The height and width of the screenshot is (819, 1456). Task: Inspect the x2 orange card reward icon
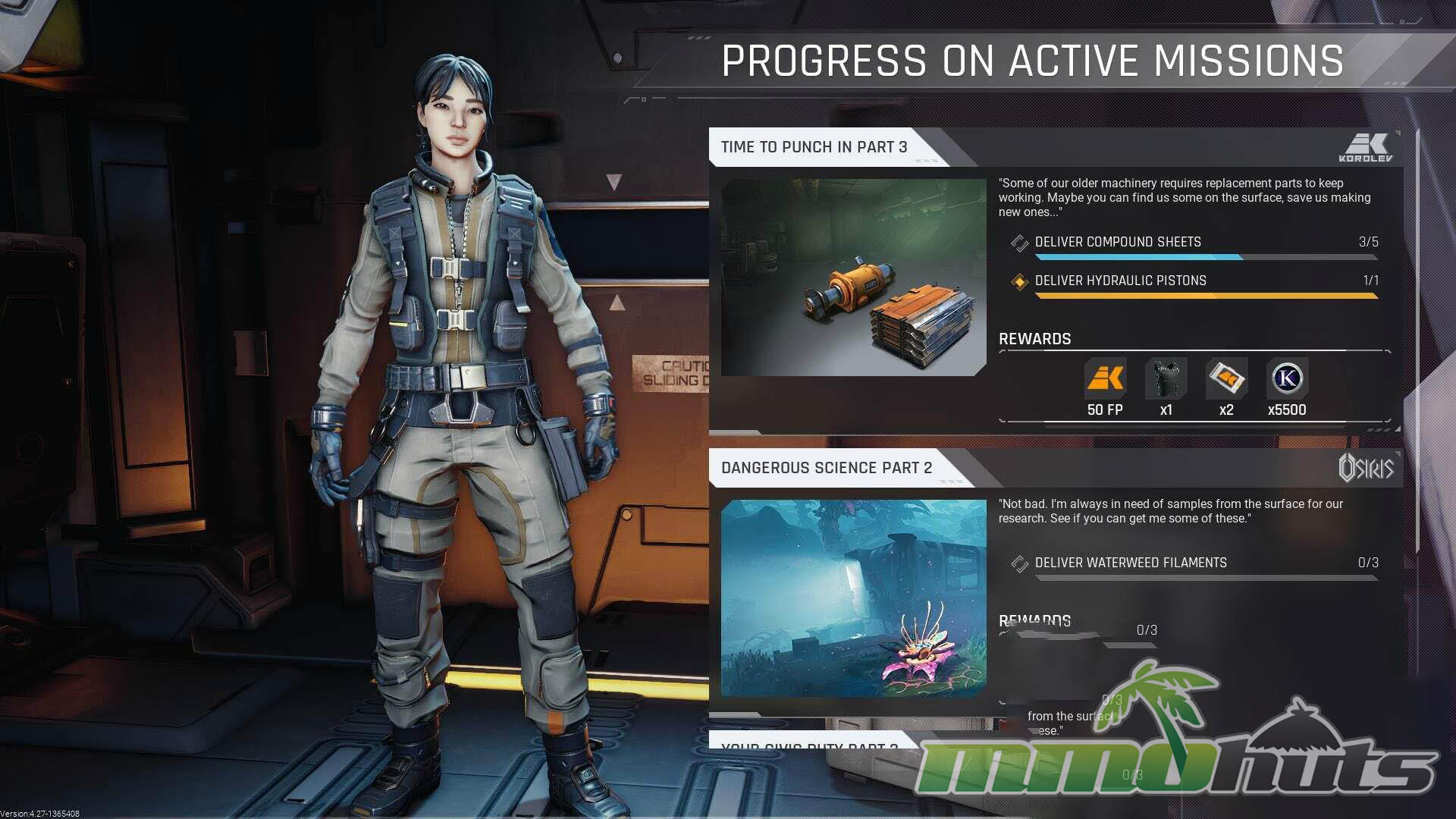[x=1226, y=378]
